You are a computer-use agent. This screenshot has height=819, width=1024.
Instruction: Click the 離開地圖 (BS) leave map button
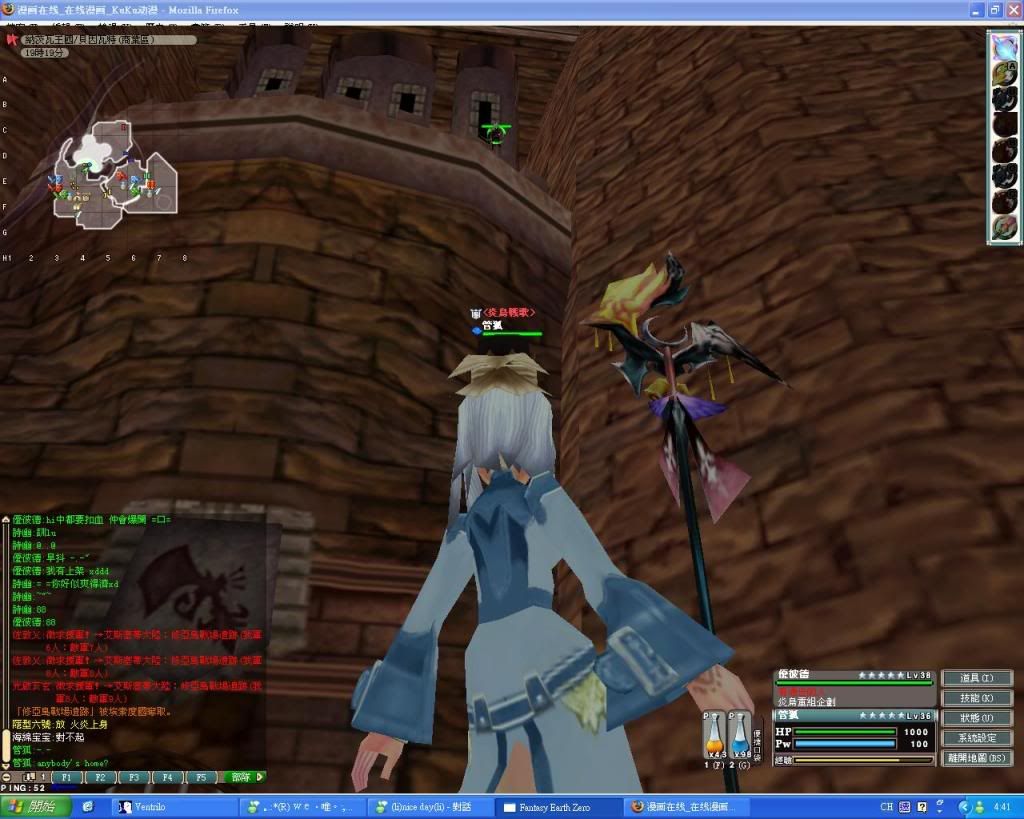pos(977,758)
